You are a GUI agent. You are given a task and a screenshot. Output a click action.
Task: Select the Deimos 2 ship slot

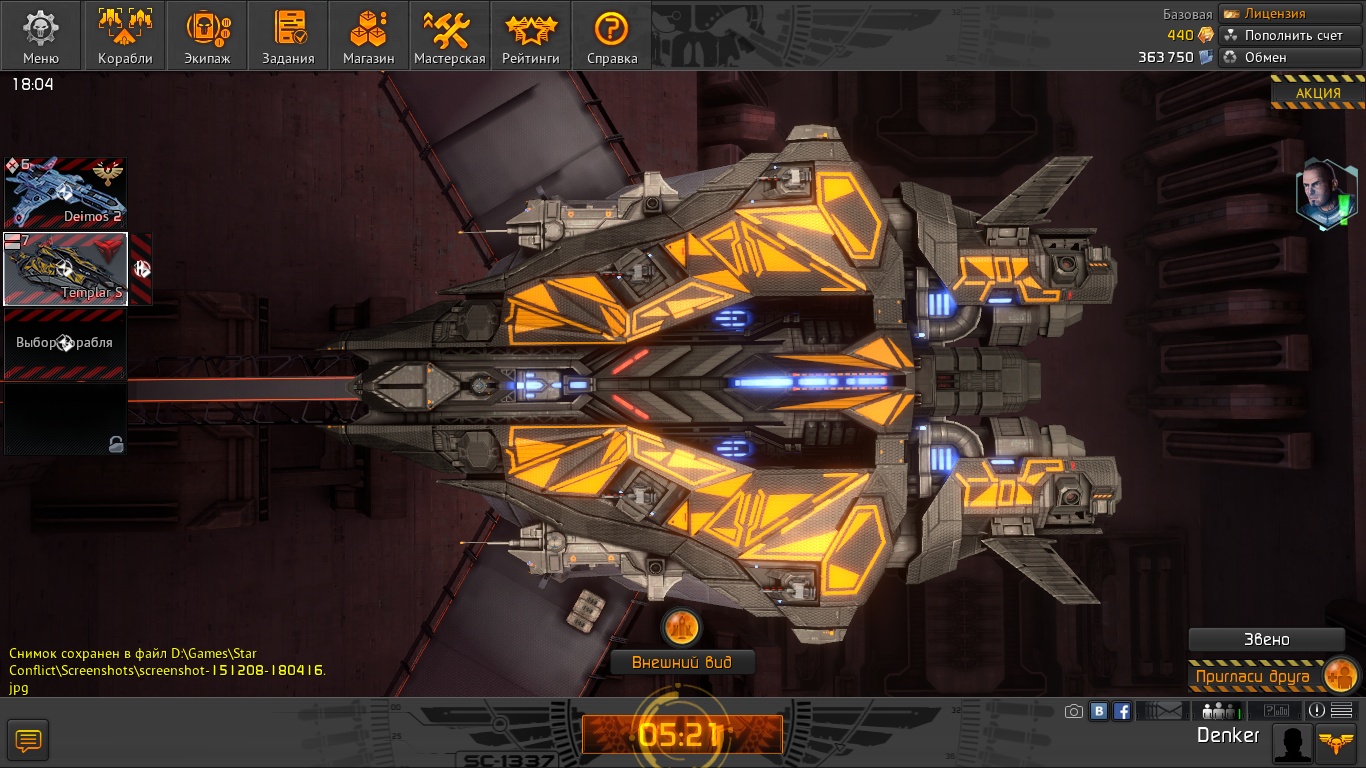[x=66, y=192]
